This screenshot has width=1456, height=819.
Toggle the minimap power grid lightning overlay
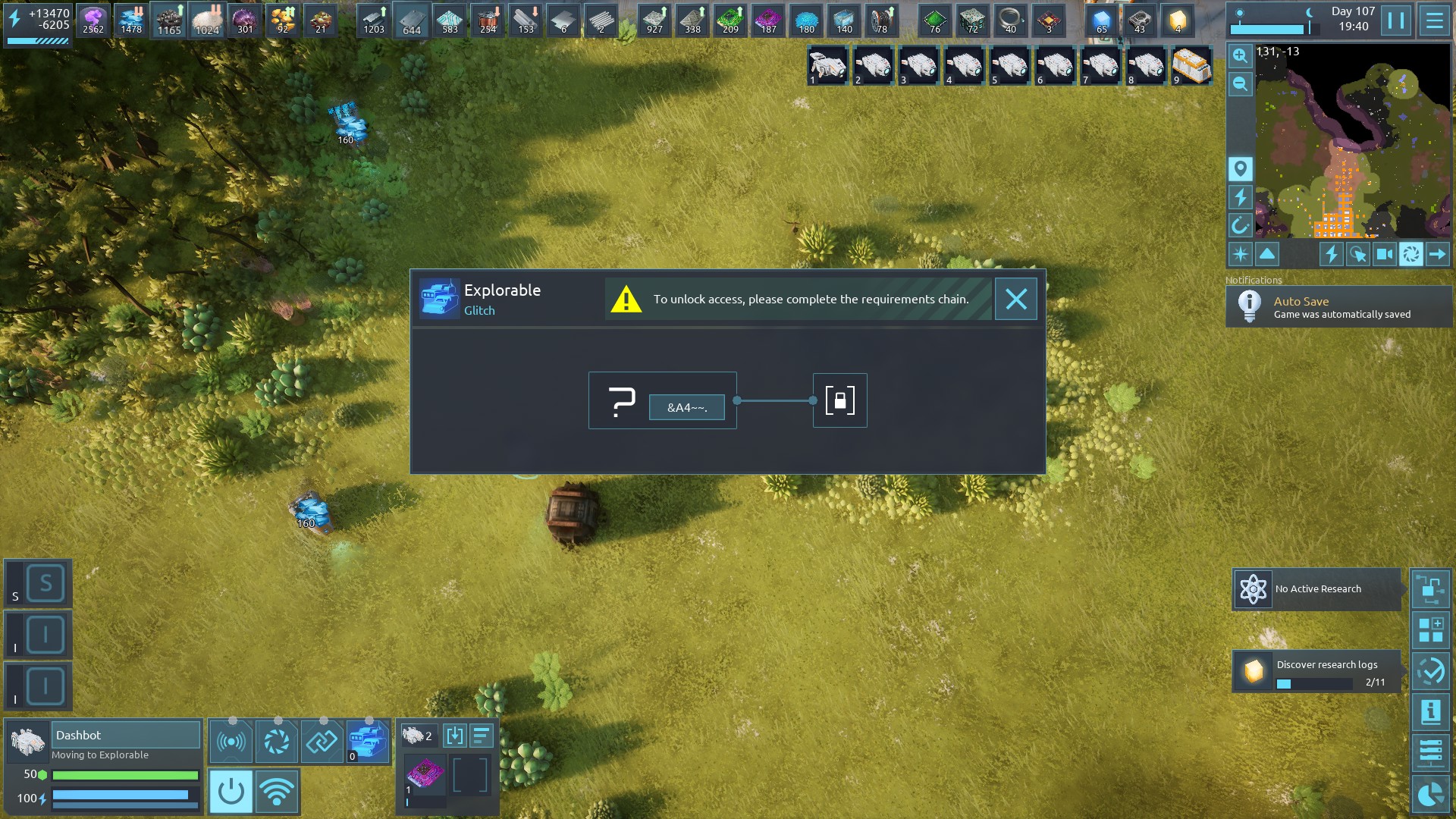click(x=1240, y=197)
